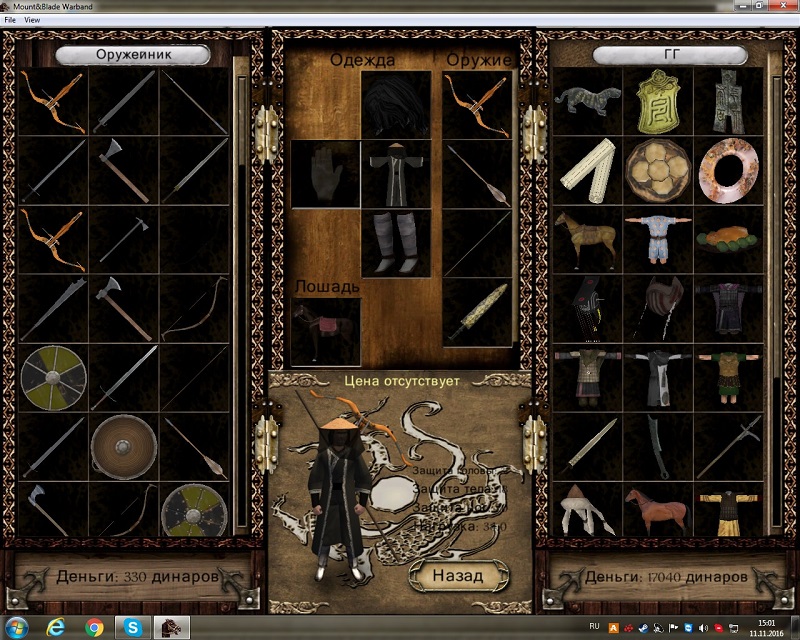The width and height of the screenshot is (800, 640).
Task: Select the jade tiger figurine item
Action: pyautogui.click(x=587, y=101)
